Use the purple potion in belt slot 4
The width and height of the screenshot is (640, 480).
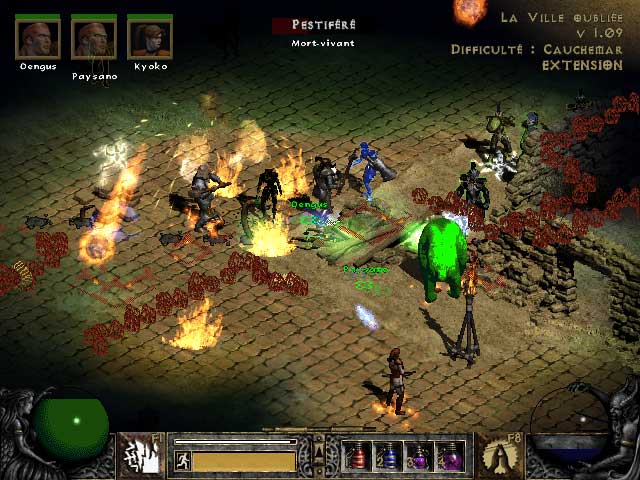[451, 456]
